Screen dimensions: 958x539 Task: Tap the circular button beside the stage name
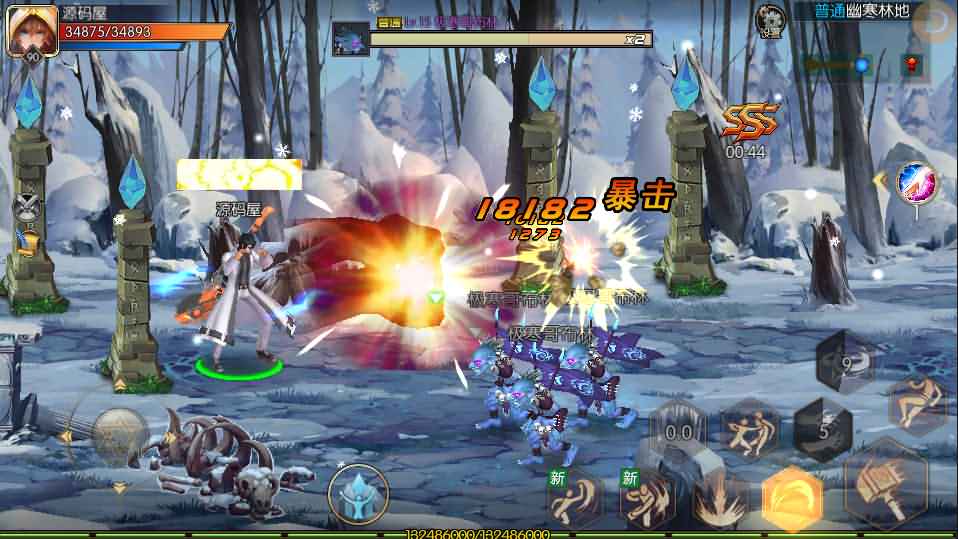click(938, 19)
